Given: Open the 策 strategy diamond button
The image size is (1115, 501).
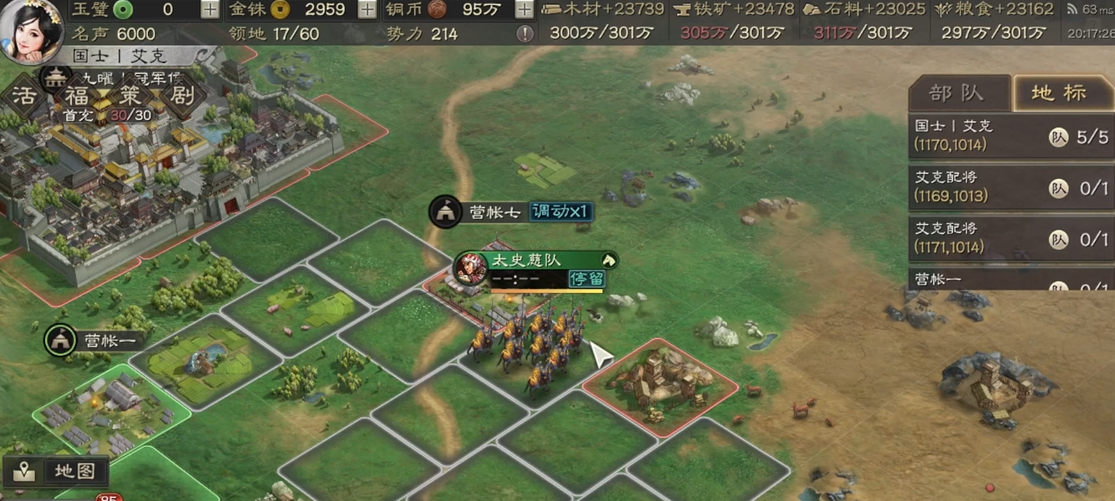Looking at the screenshot, I should click(129, 97).
